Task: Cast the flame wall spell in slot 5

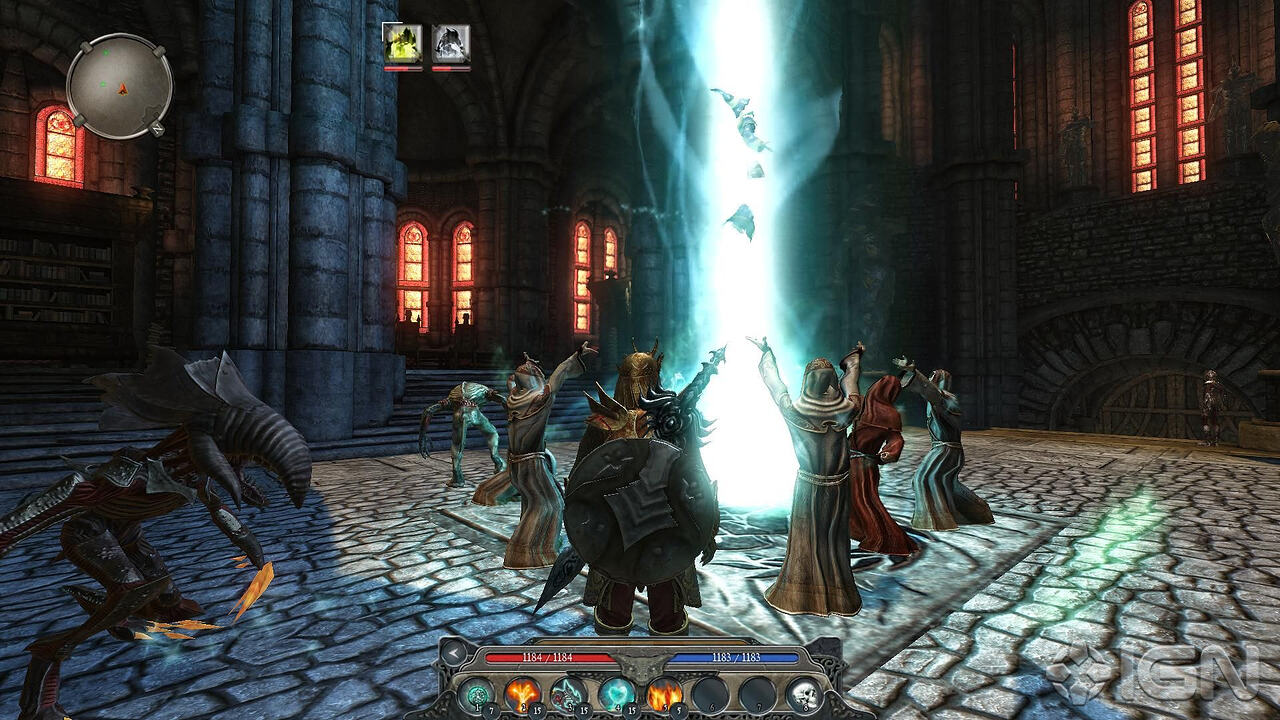Action: click(664, 691)
